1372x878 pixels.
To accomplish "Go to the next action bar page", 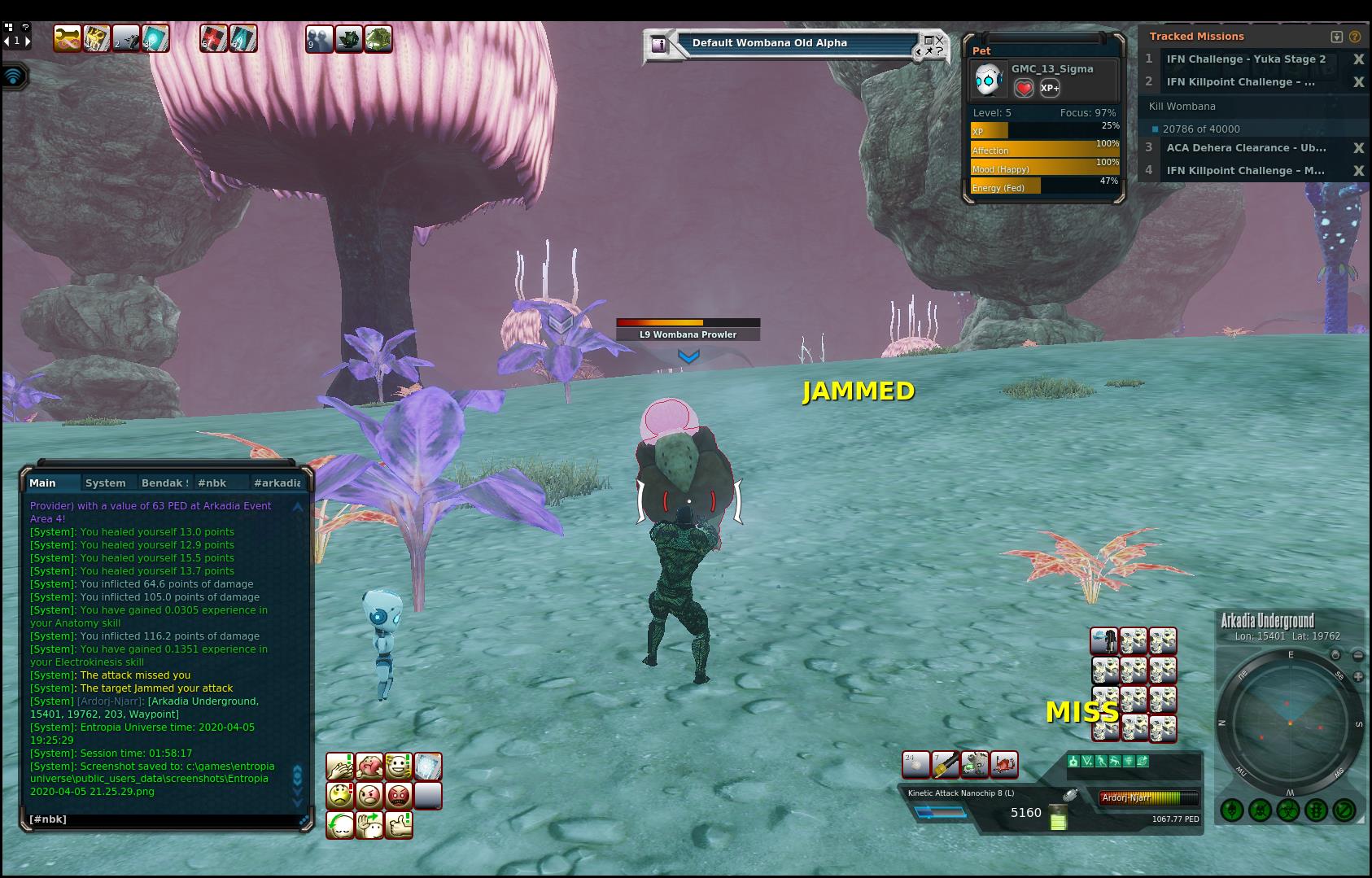I will (28, 41).
